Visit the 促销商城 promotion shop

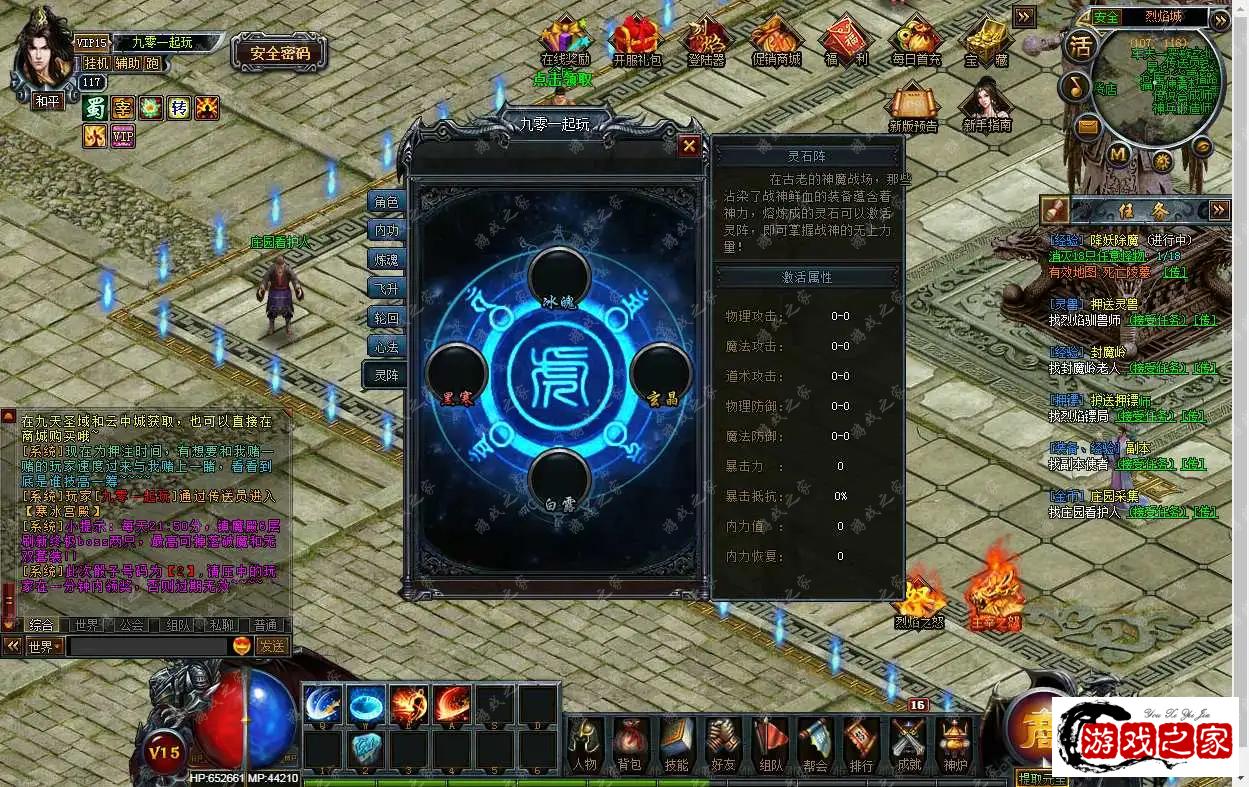click(x=776, y=42)
